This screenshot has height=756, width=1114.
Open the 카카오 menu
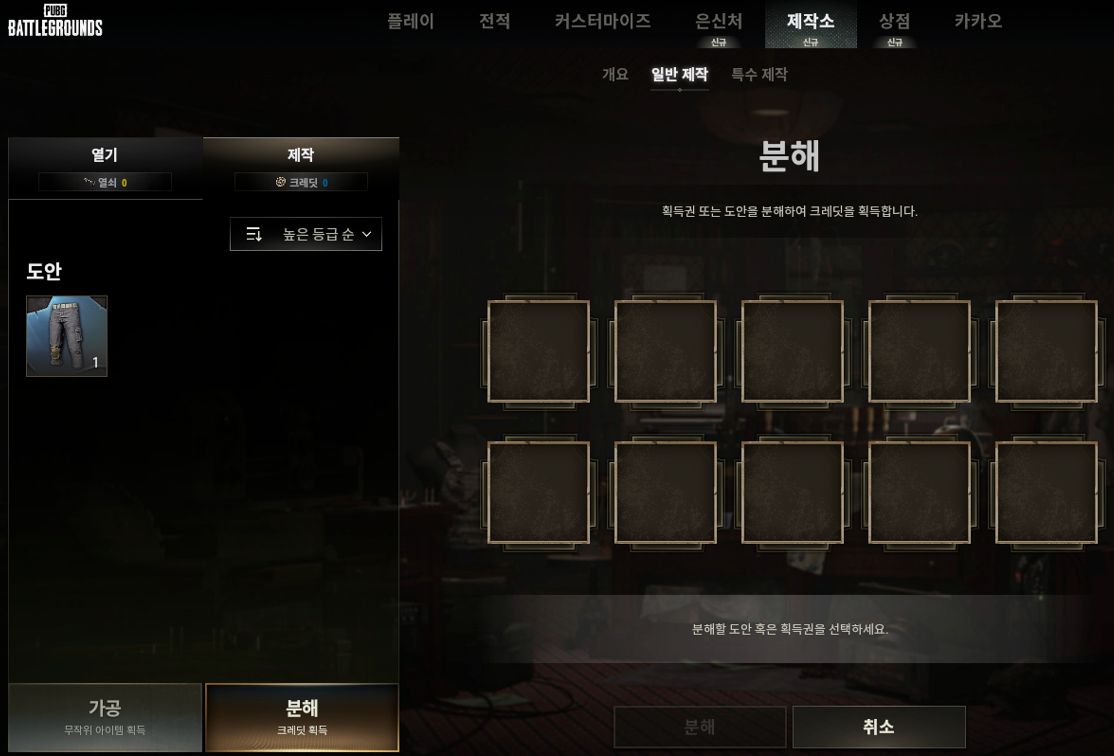pos(977,21)
